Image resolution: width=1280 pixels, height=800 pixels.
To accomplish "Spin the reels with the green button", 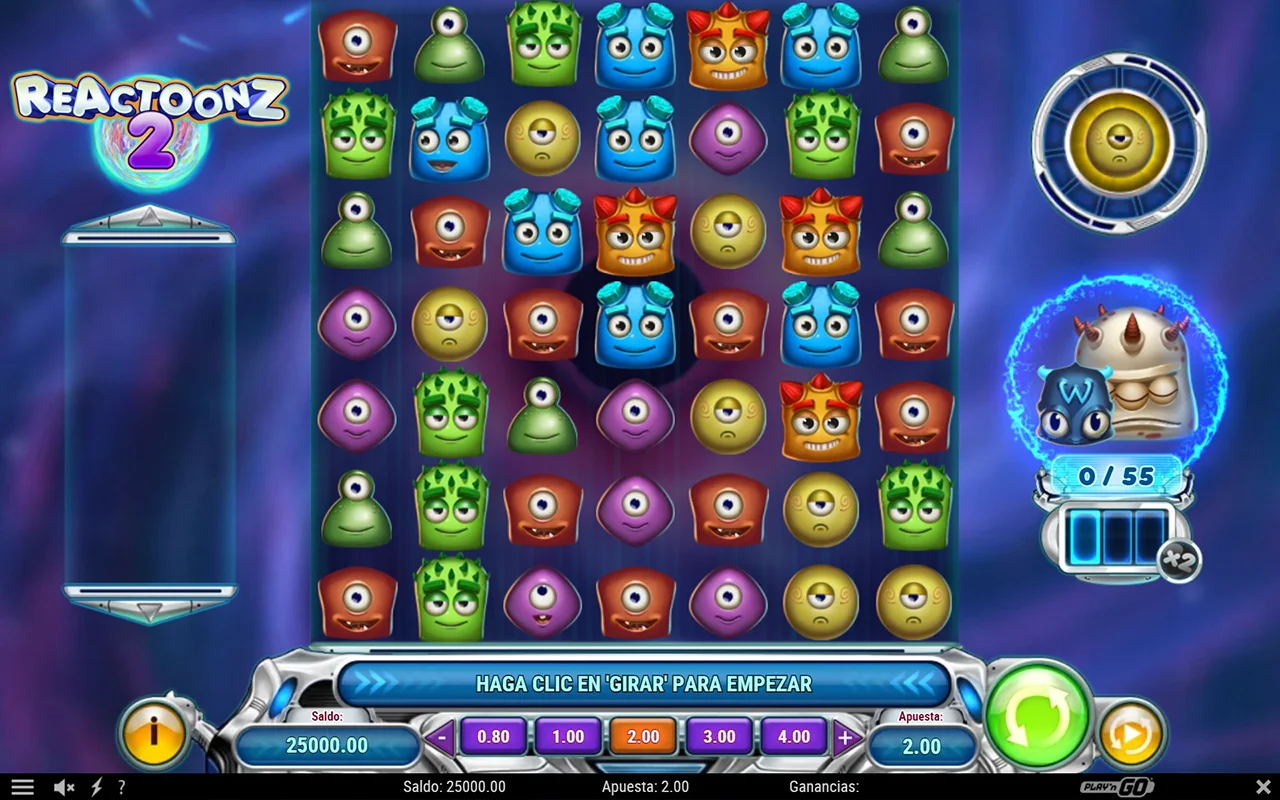I will click(1037, 714).
